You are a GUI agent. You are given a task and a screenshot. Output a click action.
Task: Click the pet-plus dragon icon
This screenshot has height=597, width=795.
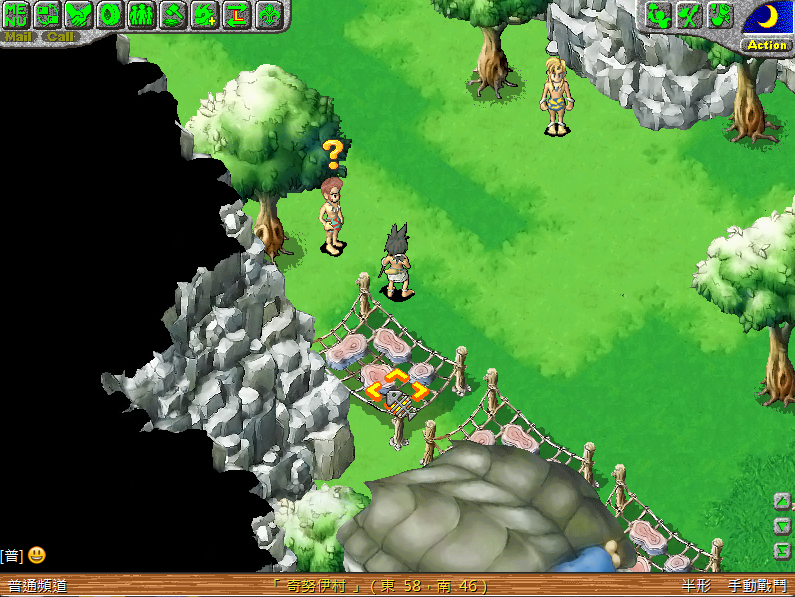click(205, 15)
